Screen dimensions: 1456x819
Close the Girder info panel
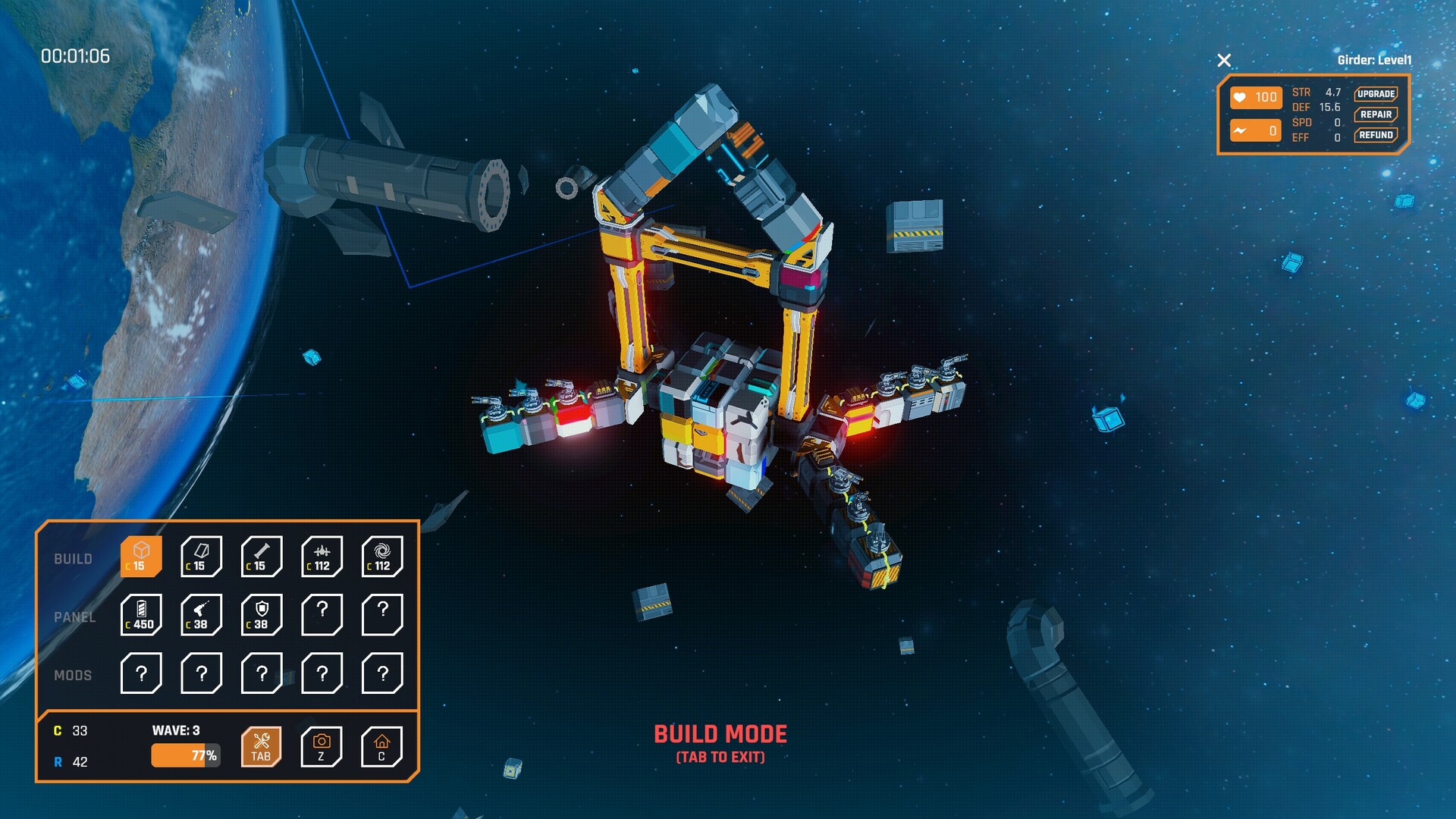(x=1224, y=61)
